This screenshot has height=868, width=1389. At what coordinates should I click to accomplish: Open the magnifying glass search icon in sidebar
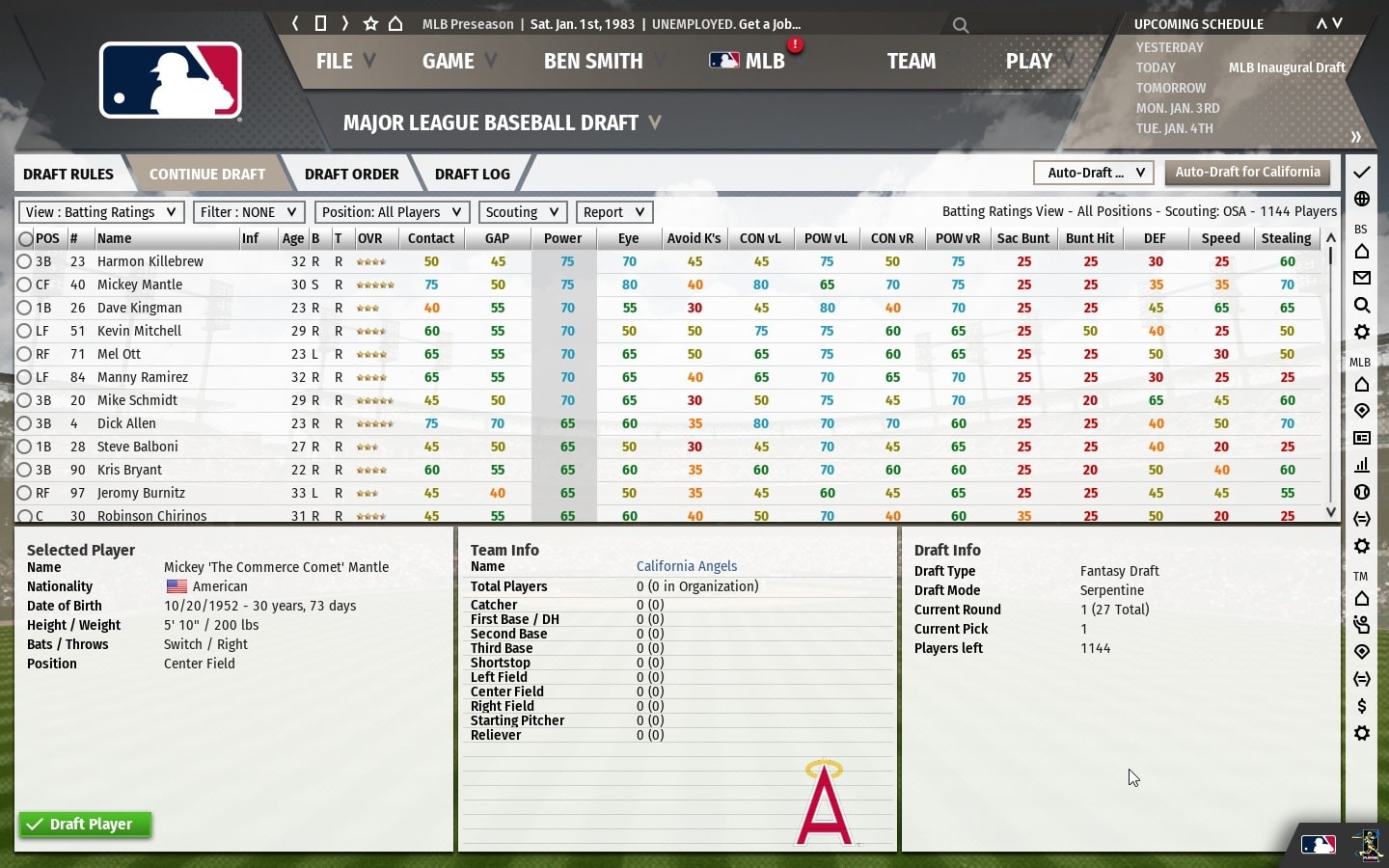click(x=1362, y=305)
